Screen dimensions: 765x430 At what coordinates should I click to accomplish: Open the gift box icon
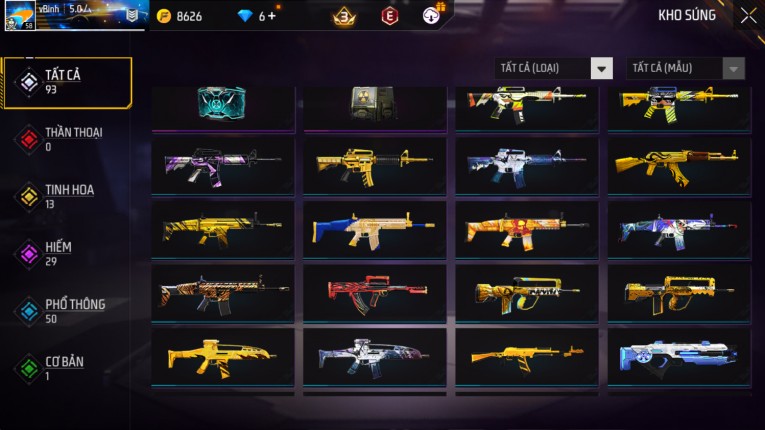tap(432, 15)
